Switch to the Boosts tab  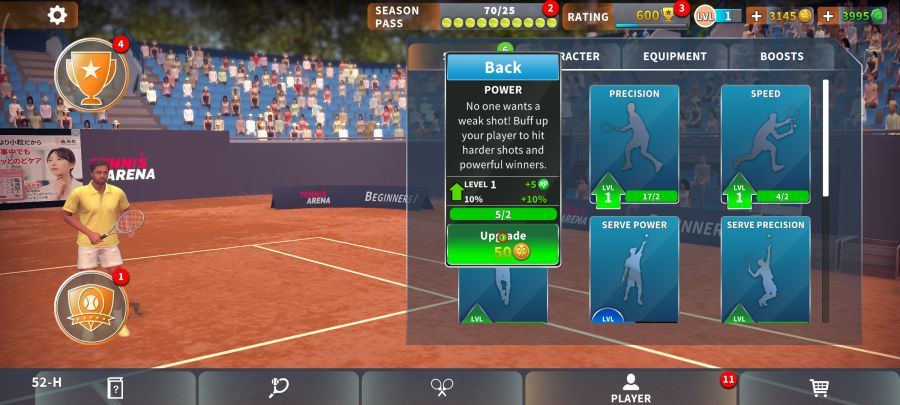click(781, 57)
